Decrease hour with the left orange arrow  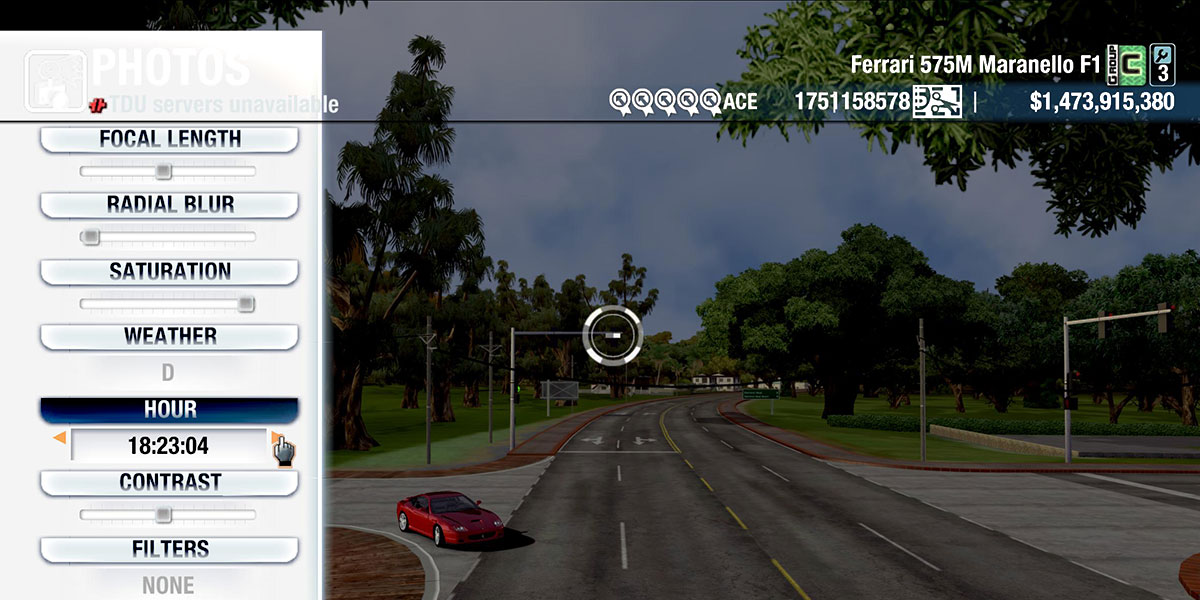coord(60,438)
